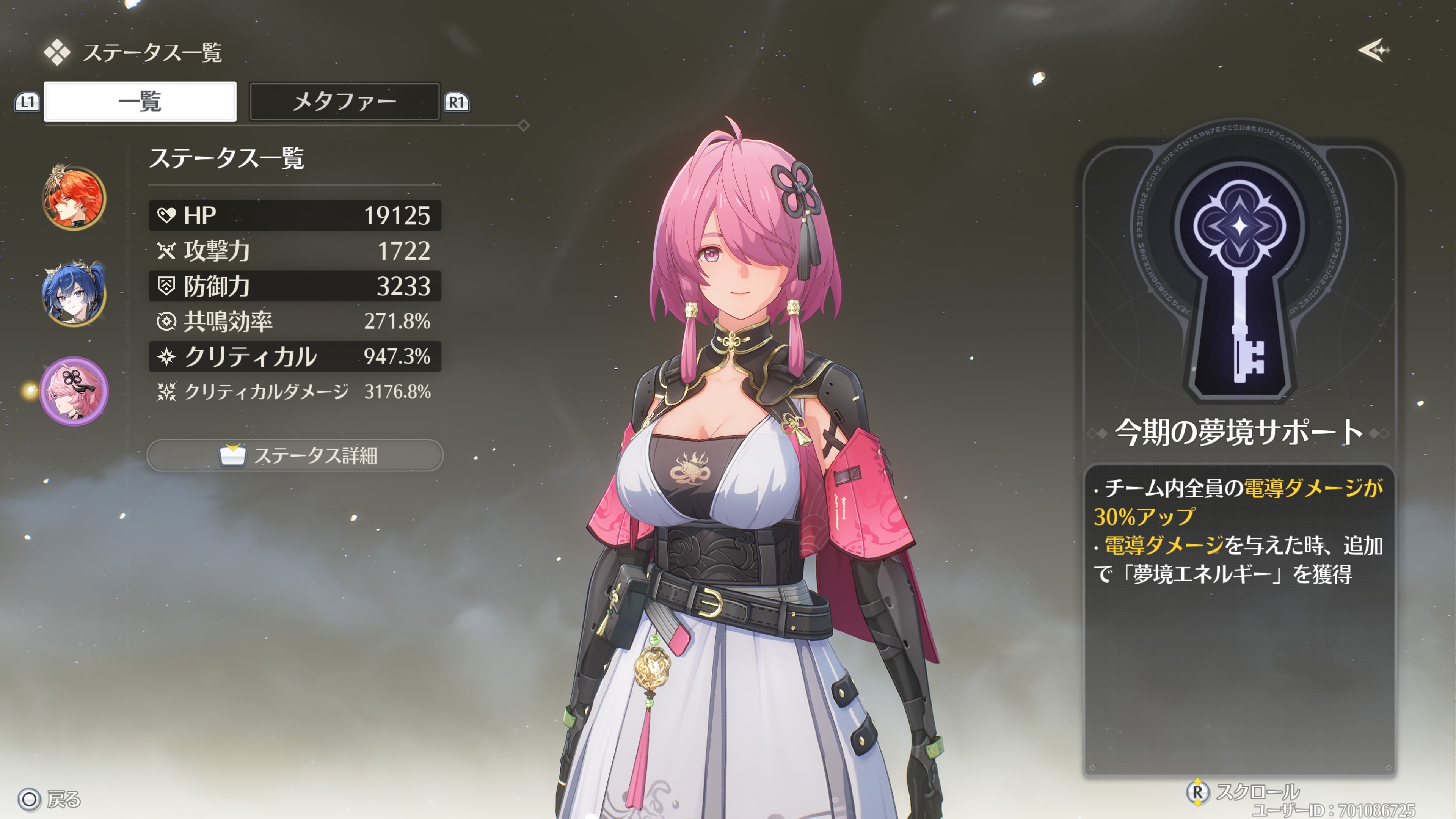Select the 共鳴効率 stat row
The image size is (1456, 819).
pos(295,321)
